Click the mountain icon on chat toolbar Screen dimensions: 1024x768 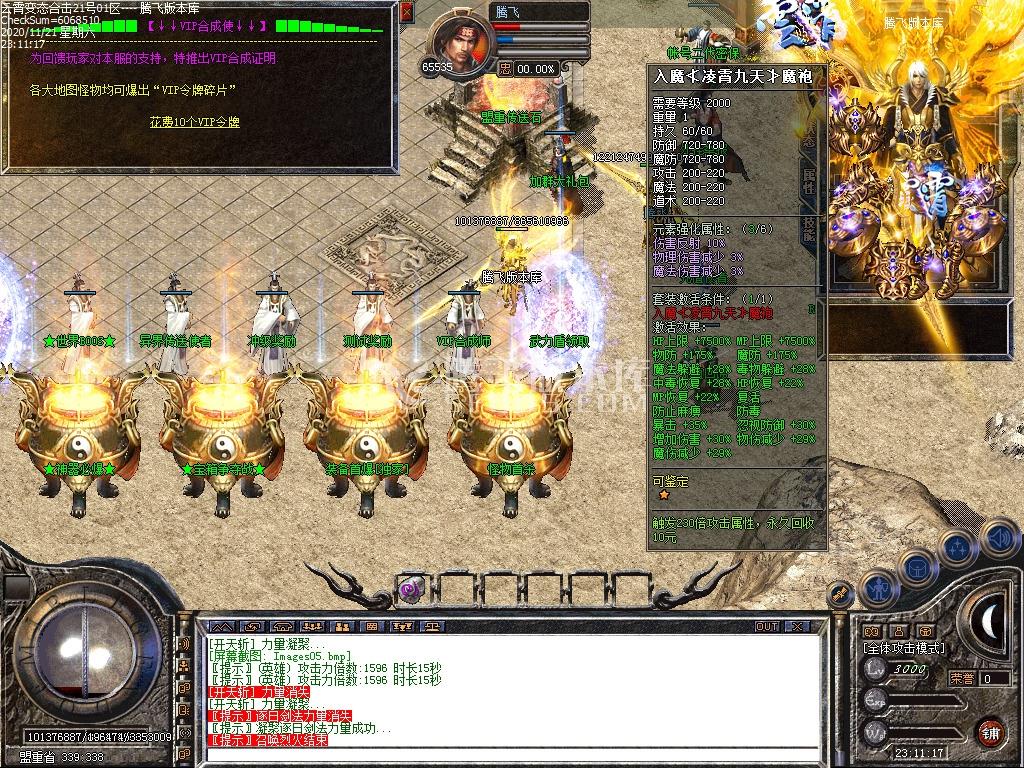coord(222,626)
